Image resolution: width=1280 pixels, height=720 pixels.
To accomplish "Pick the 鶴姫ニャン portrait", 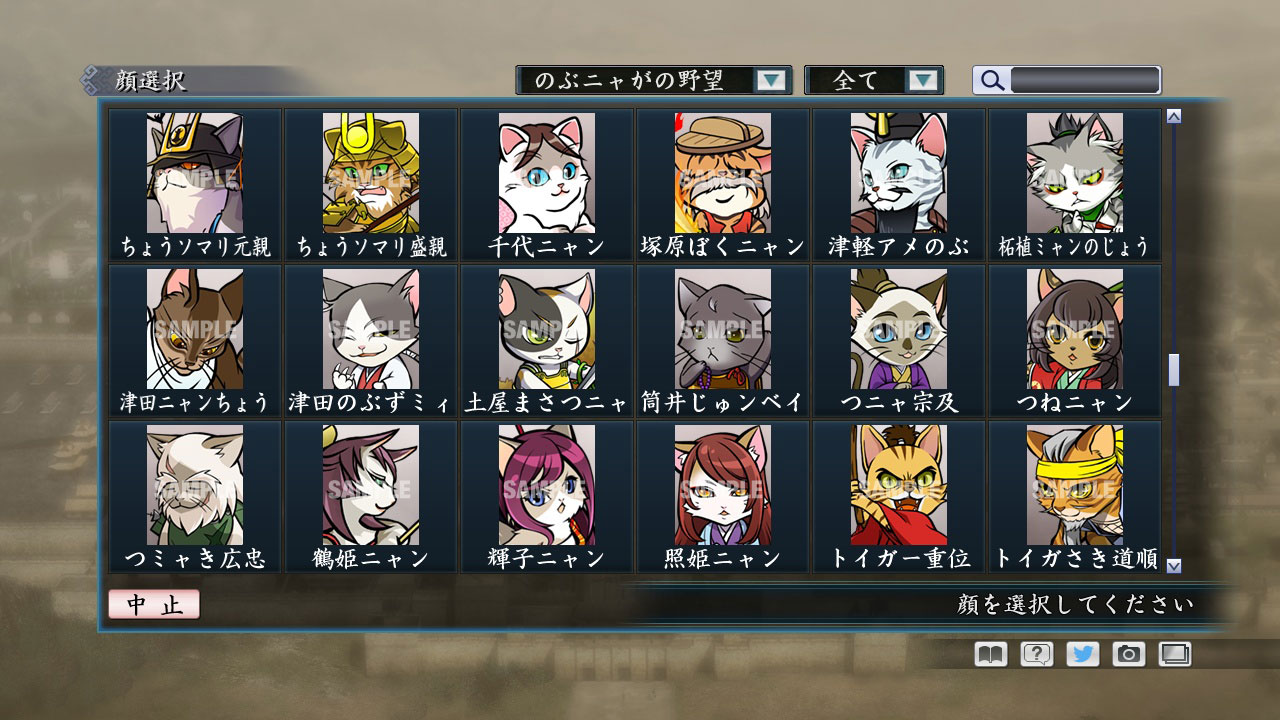I will [371, 485].
